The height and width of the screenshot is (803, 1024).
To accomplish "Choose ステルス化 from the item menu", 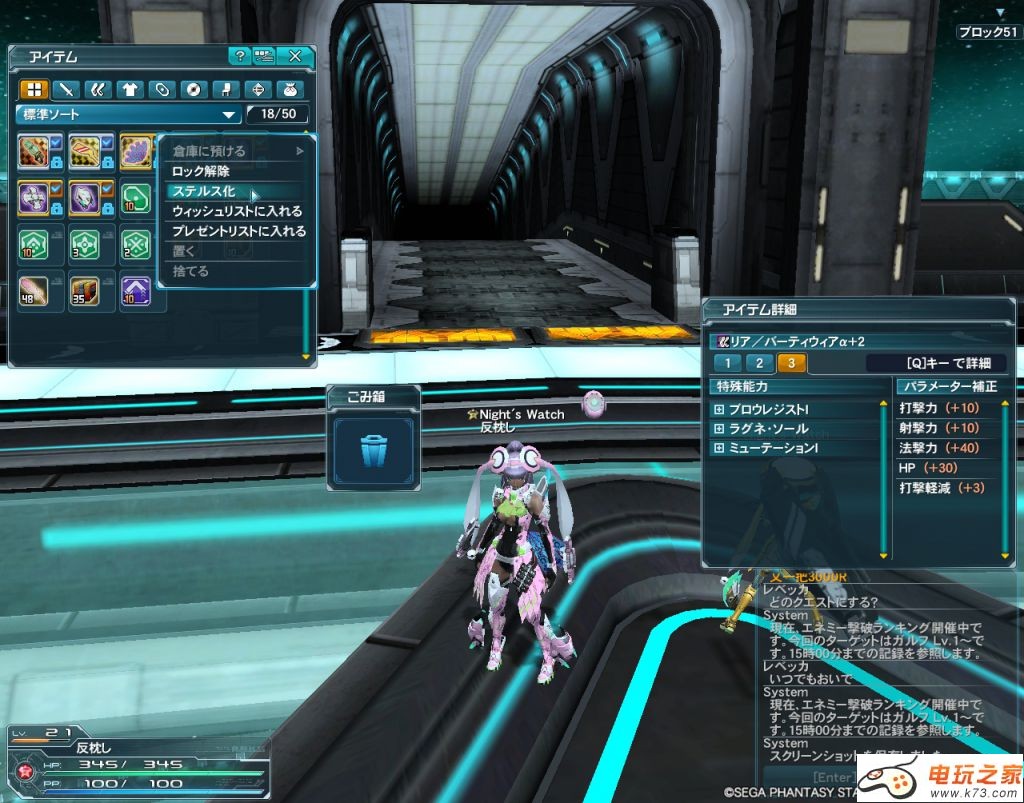I will coord(204,191).
